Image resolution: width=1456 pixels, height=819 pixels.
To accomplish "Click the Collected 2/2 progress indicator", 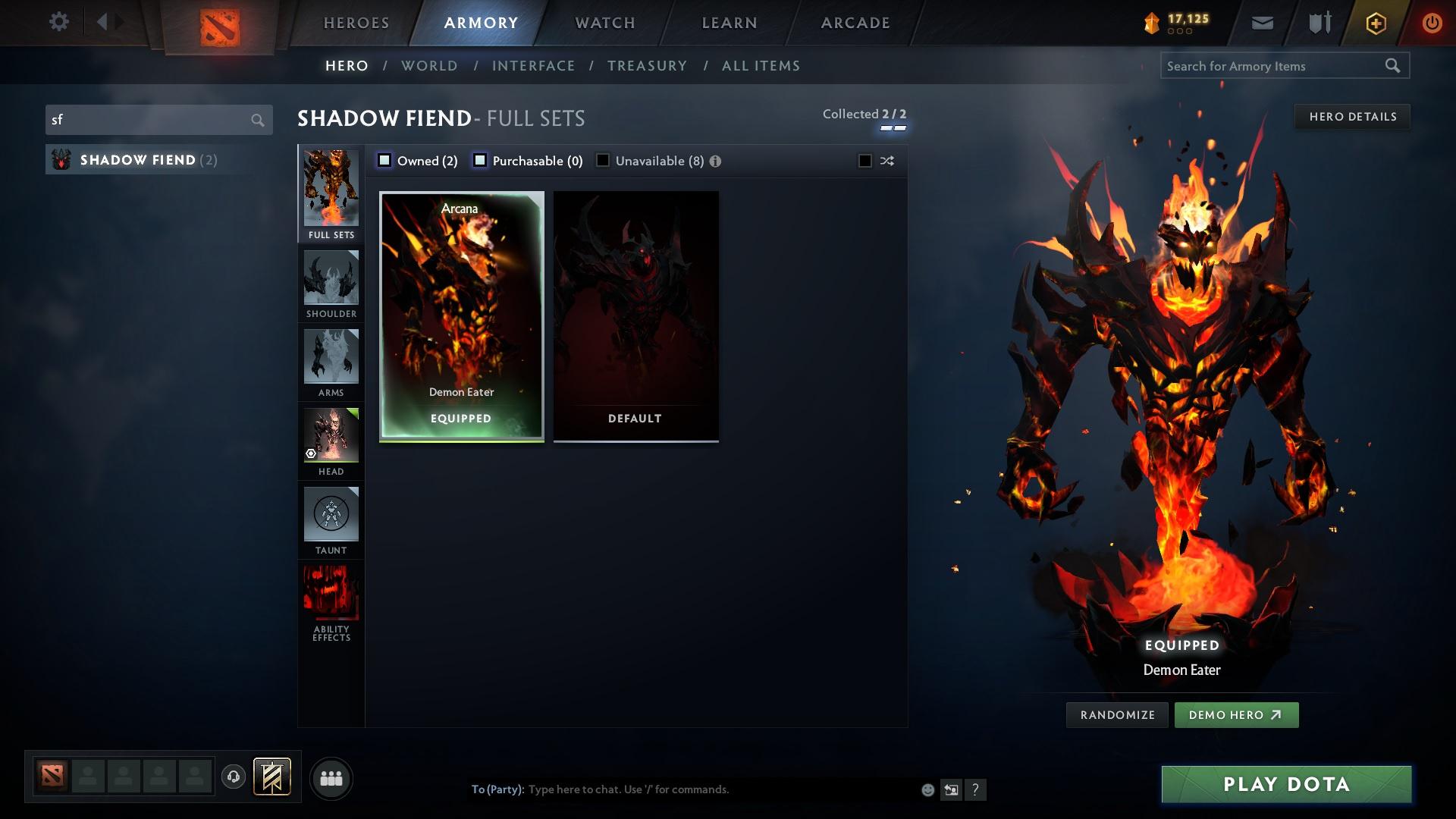I will [864, 114].
